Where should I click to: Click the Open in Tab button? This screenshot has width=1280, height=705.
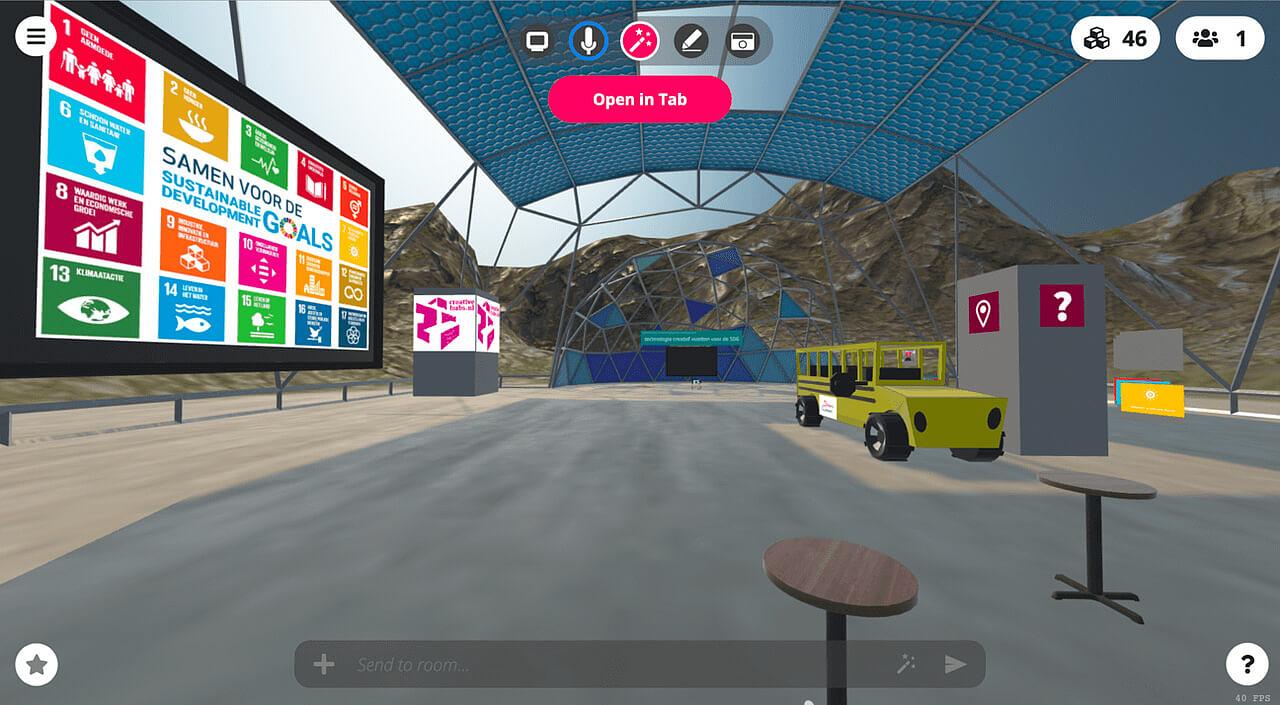639,99
